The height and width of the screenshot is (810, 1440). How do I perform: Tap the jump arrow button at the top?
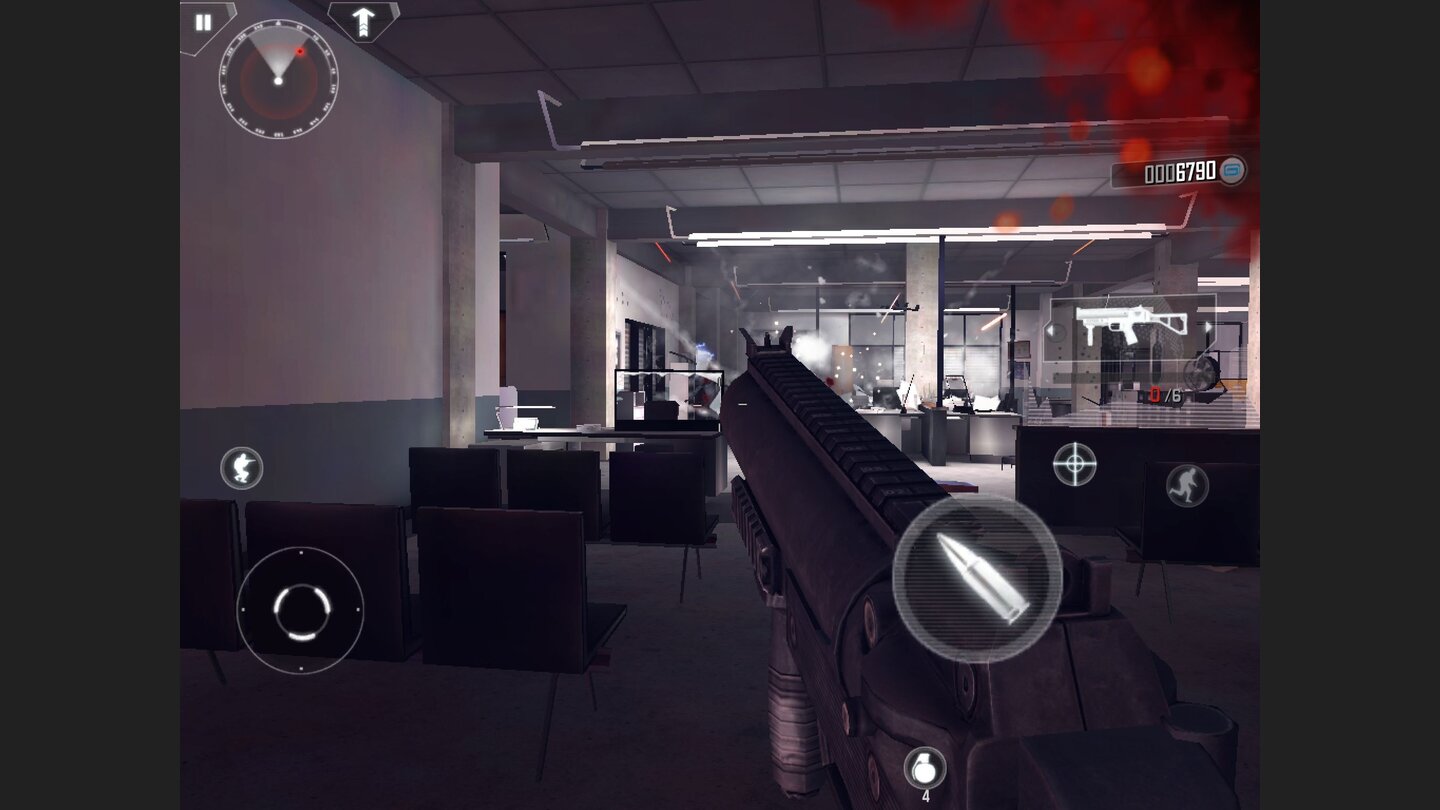pos(363,18)
